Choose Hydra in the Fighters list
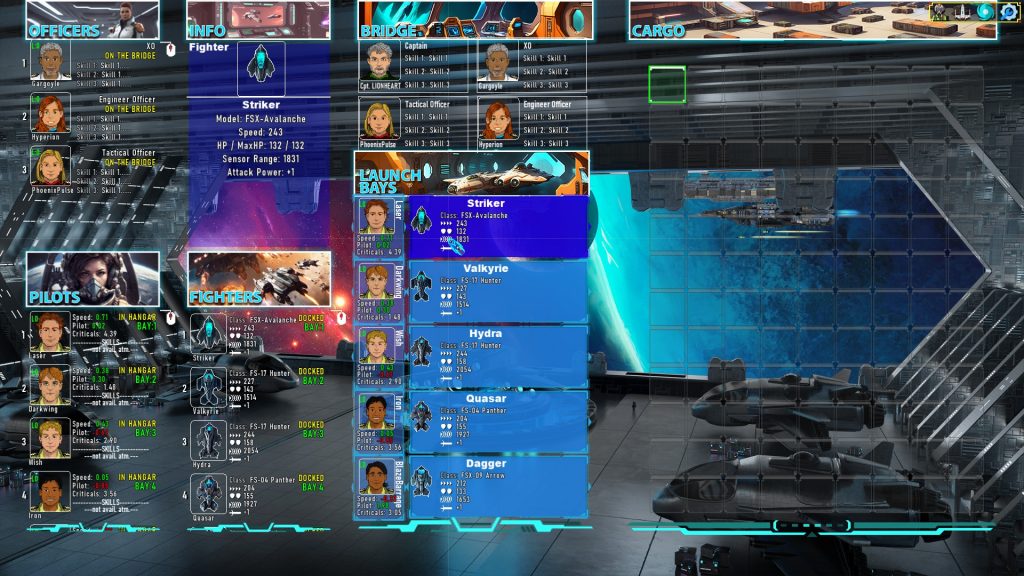 [208, 441]
